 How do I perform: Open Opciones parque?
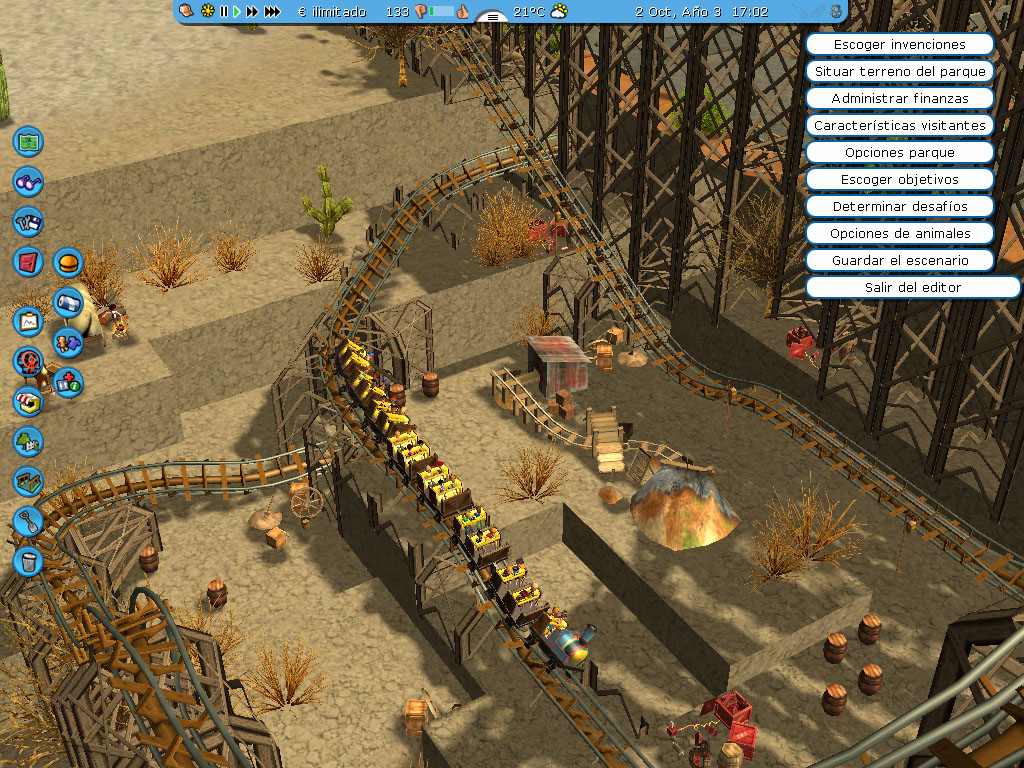[899, 152]
